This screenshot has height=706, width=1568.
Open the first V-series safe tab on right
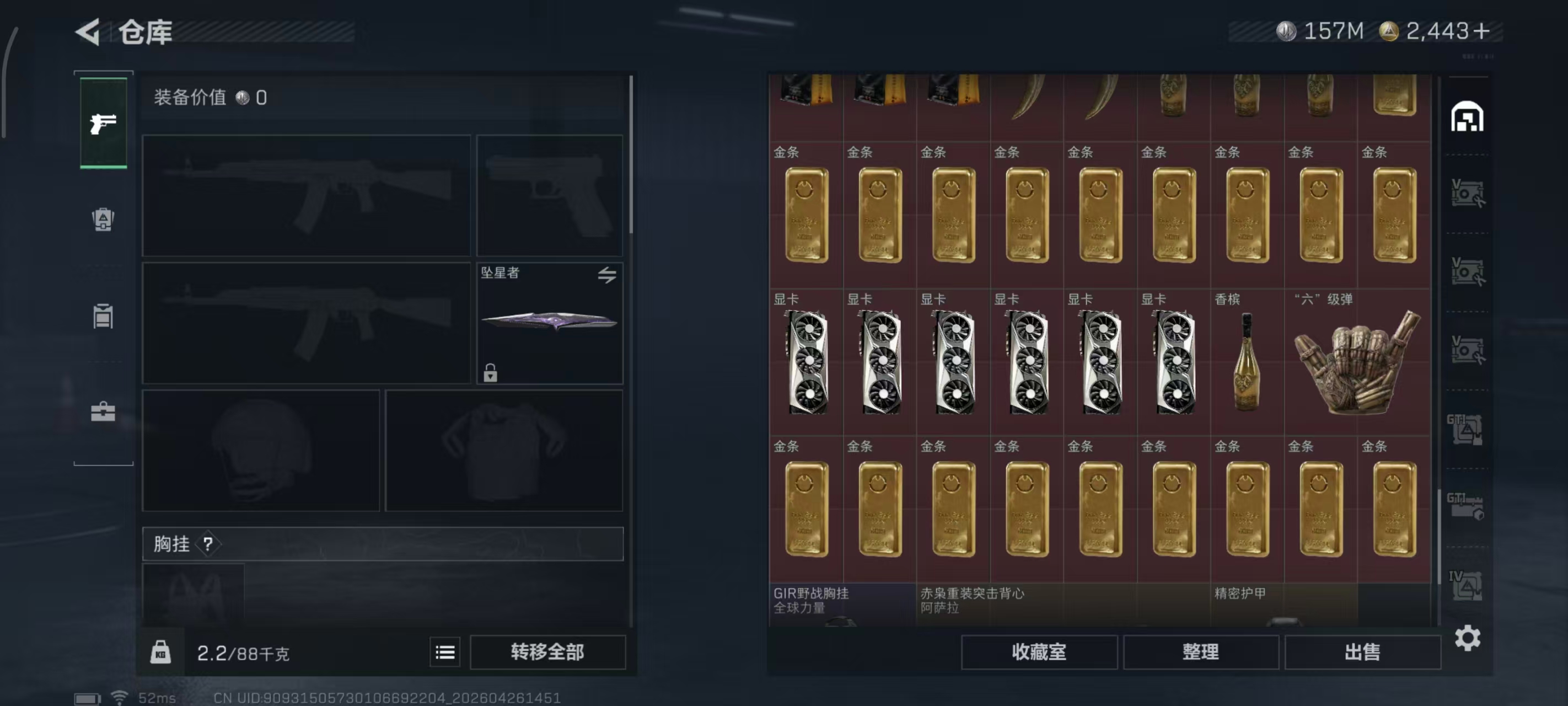pyautogui.click(x=1468, y=192)
